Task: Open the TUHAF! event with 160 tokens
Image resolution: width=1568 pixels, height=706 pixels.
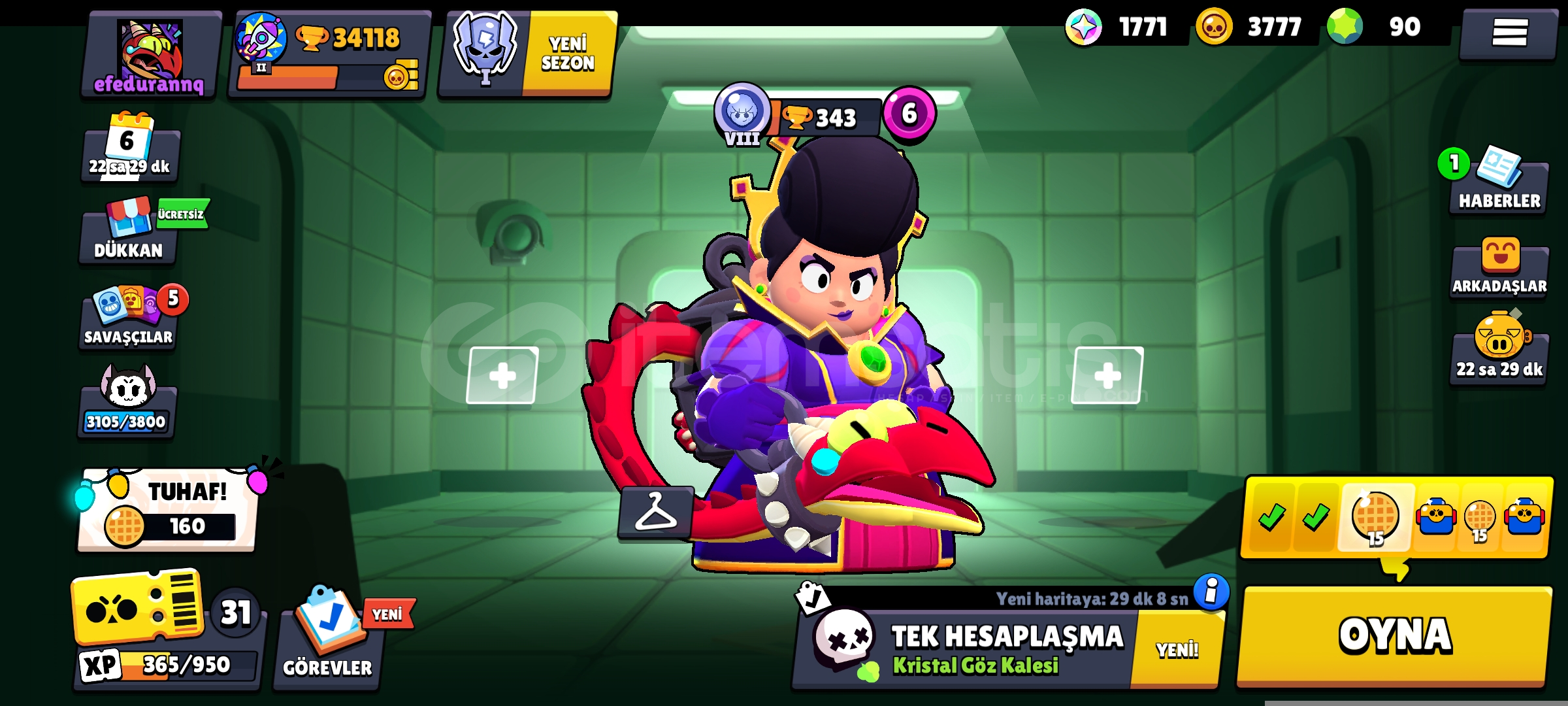Action: click(168, 511)
